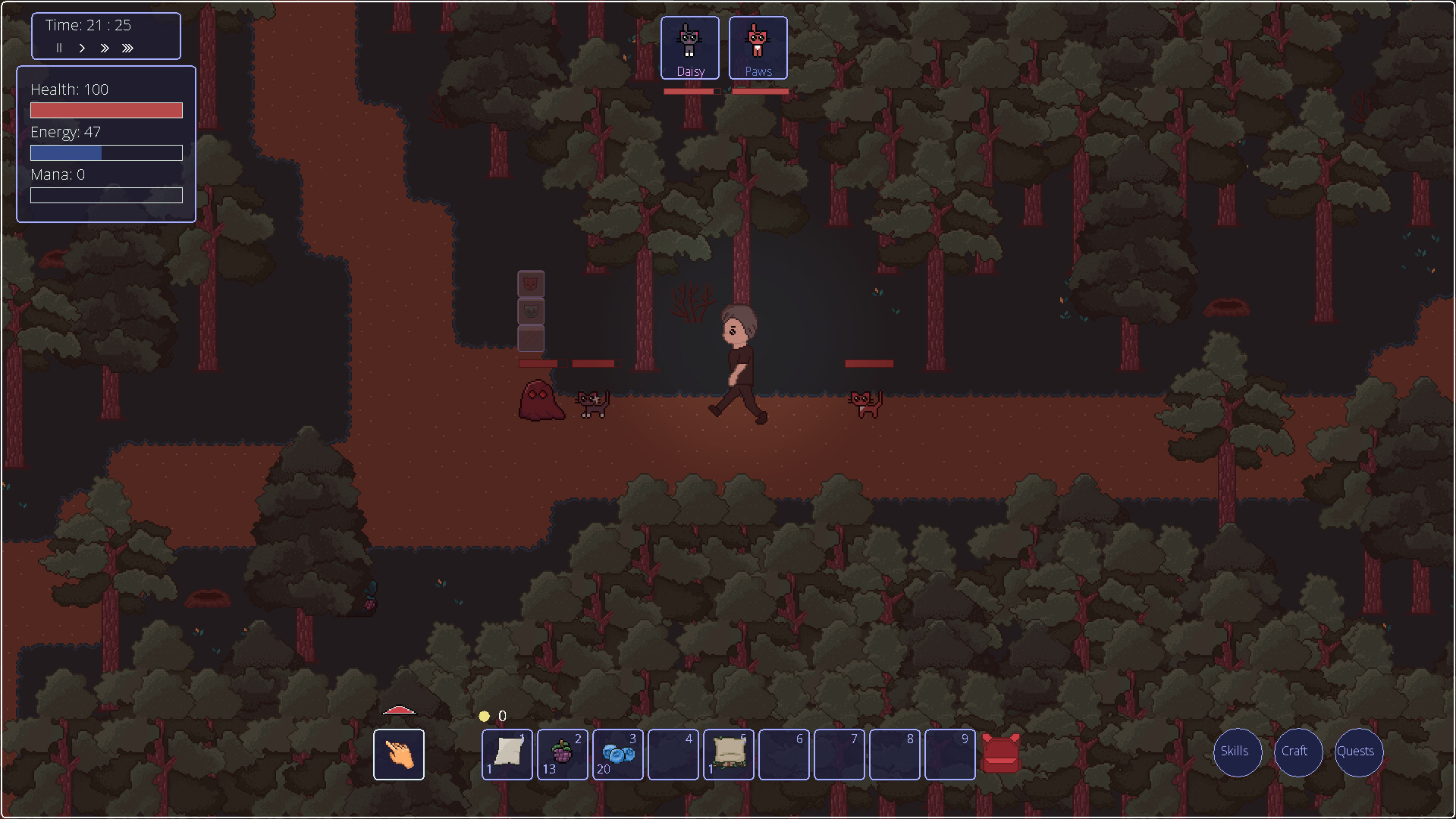Image resolution: width=1456 pixels, height=819 pixels.
Task: Open the Quests menu
Action: (1357, 752)
